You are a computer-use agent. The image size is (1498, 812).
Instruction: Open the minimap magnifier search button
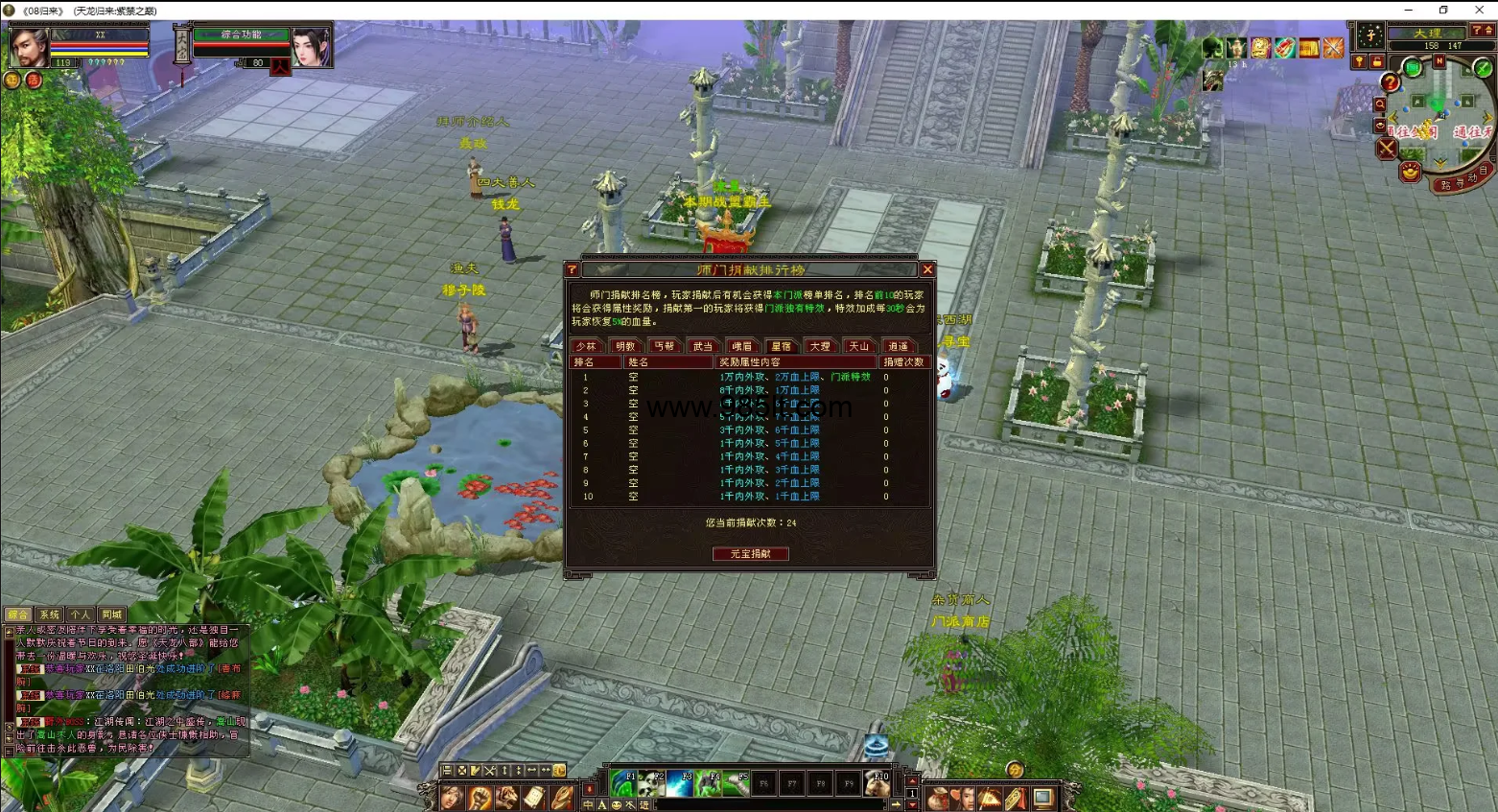1380,104
